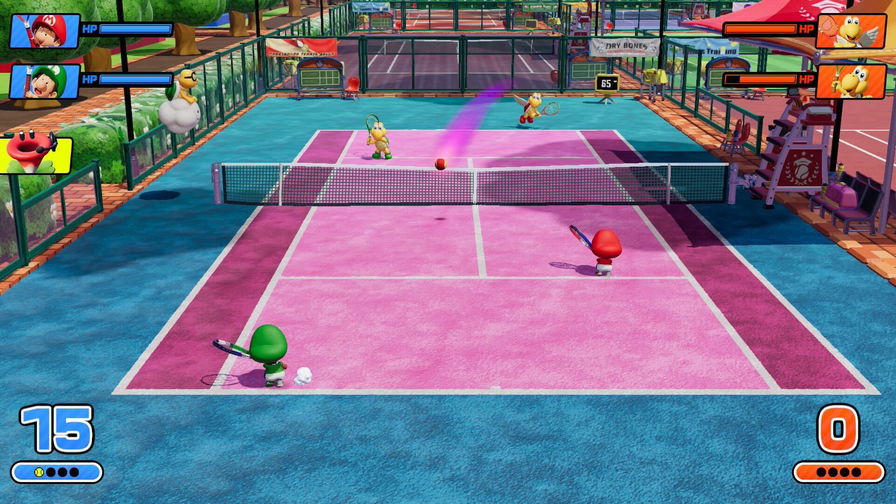Image resolution: width=896 pixels, height=504 pixels.
Task: Select the Baby Mario player portrait
Action: pos(45,30)
